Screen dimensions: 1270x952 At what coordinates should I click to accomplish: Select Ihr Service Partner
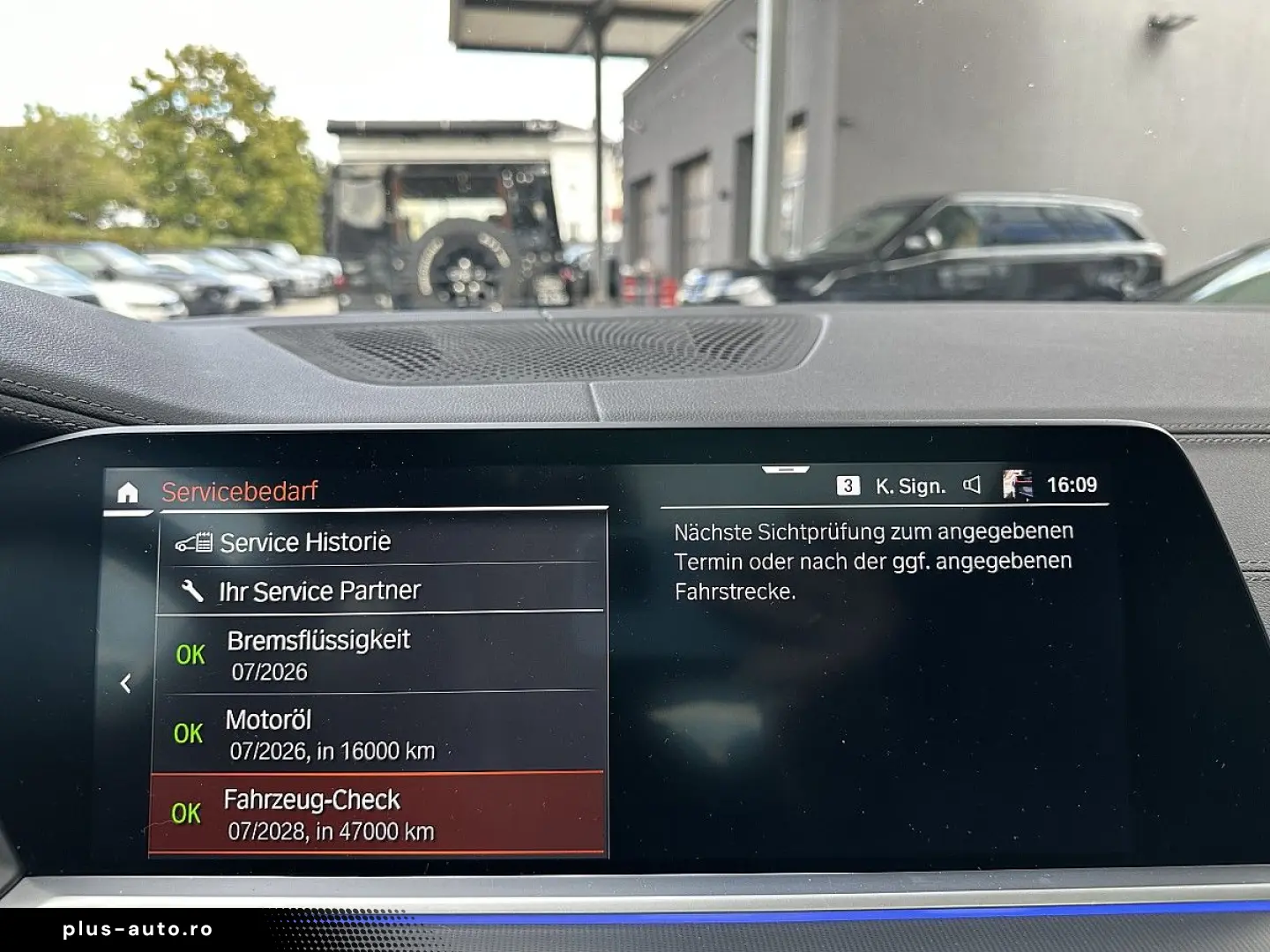click(381, 590)
